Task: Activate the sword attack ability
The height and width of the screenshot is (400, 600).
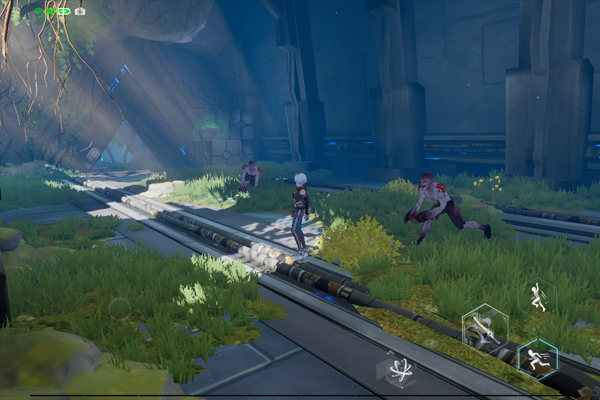Action: click(485, 329)
